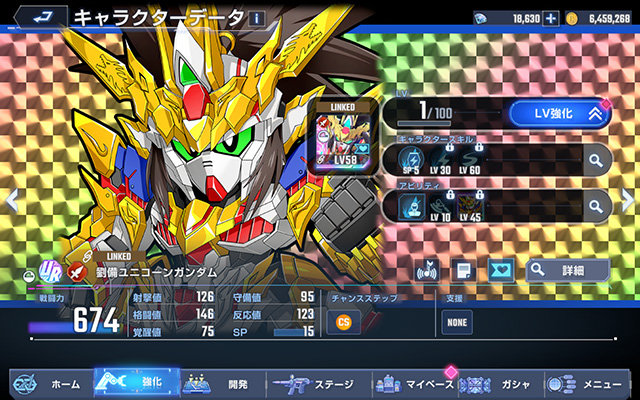Open the info icon beside キャラクターデータ
This screenshot has width=640, height=400.
pos(257,18)
